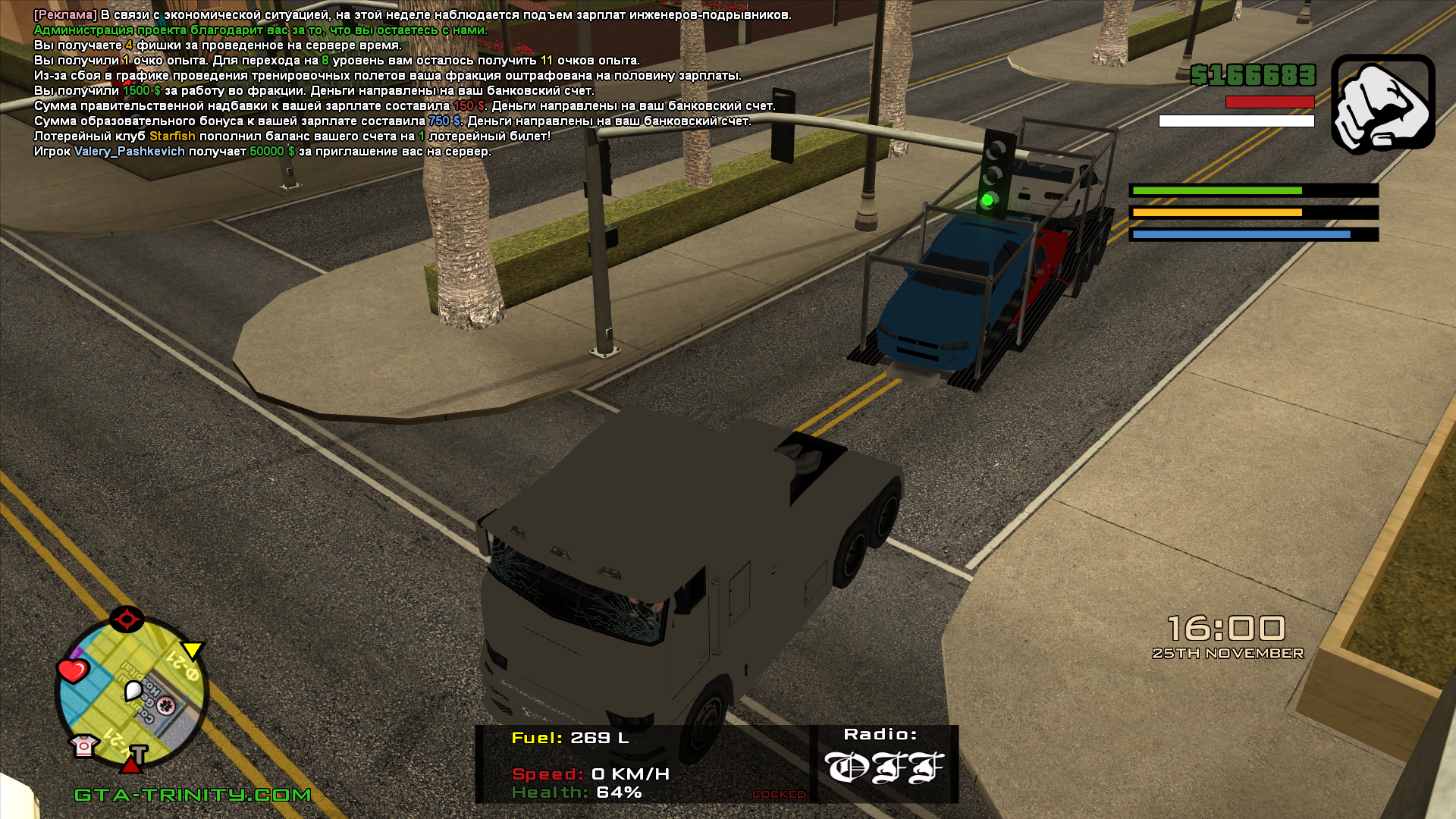Click the hospital marker on the minimap

coord(166,706)
